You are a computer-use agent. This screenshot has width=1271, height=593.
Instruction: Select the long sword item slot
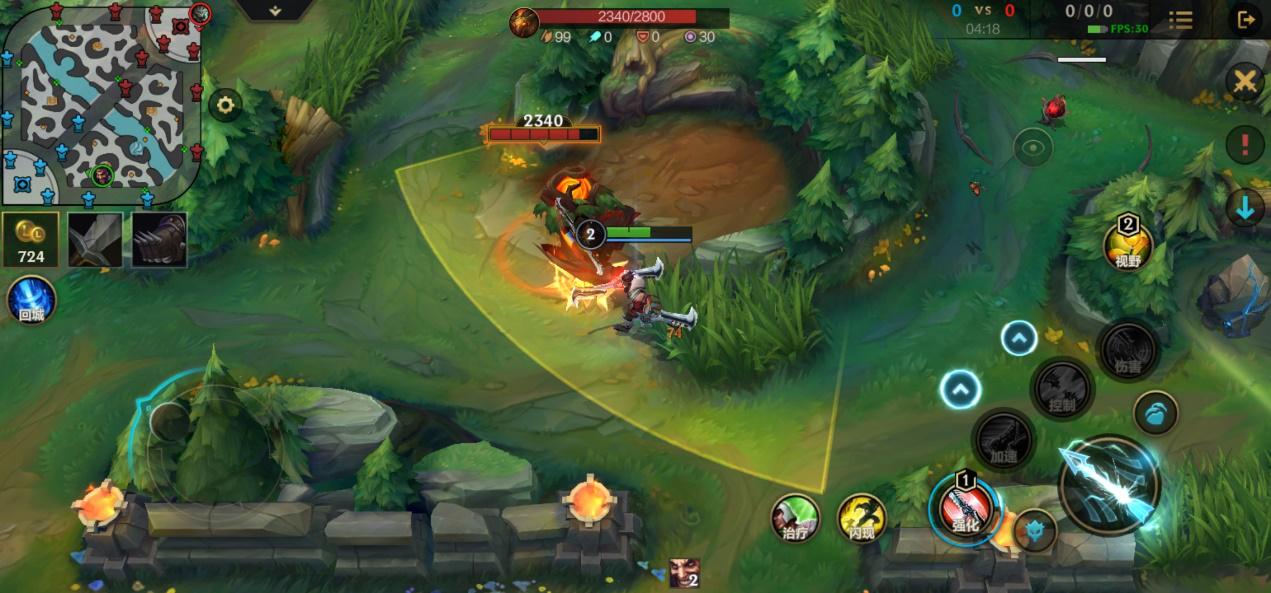tap(95, 240)
